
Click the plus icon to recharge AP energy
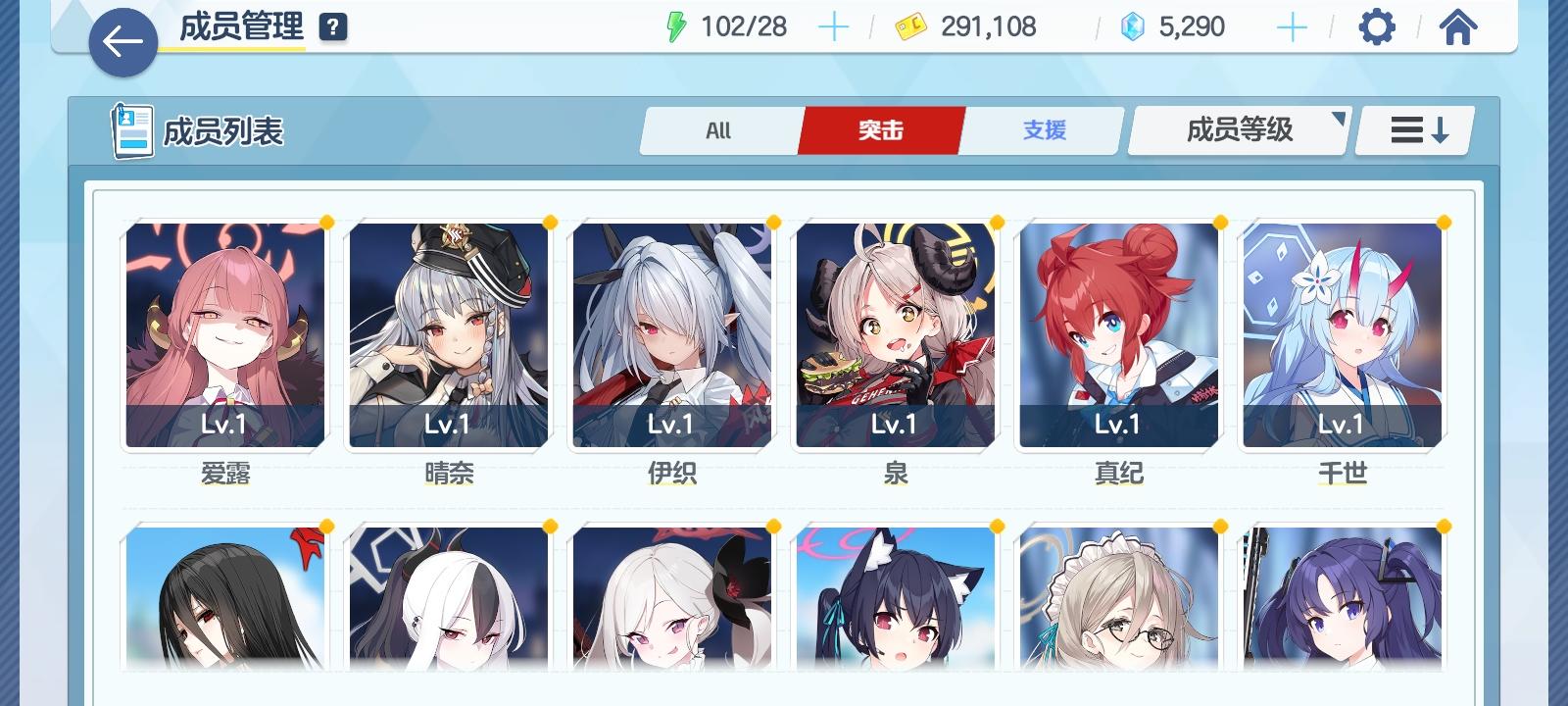coord(834,26)
